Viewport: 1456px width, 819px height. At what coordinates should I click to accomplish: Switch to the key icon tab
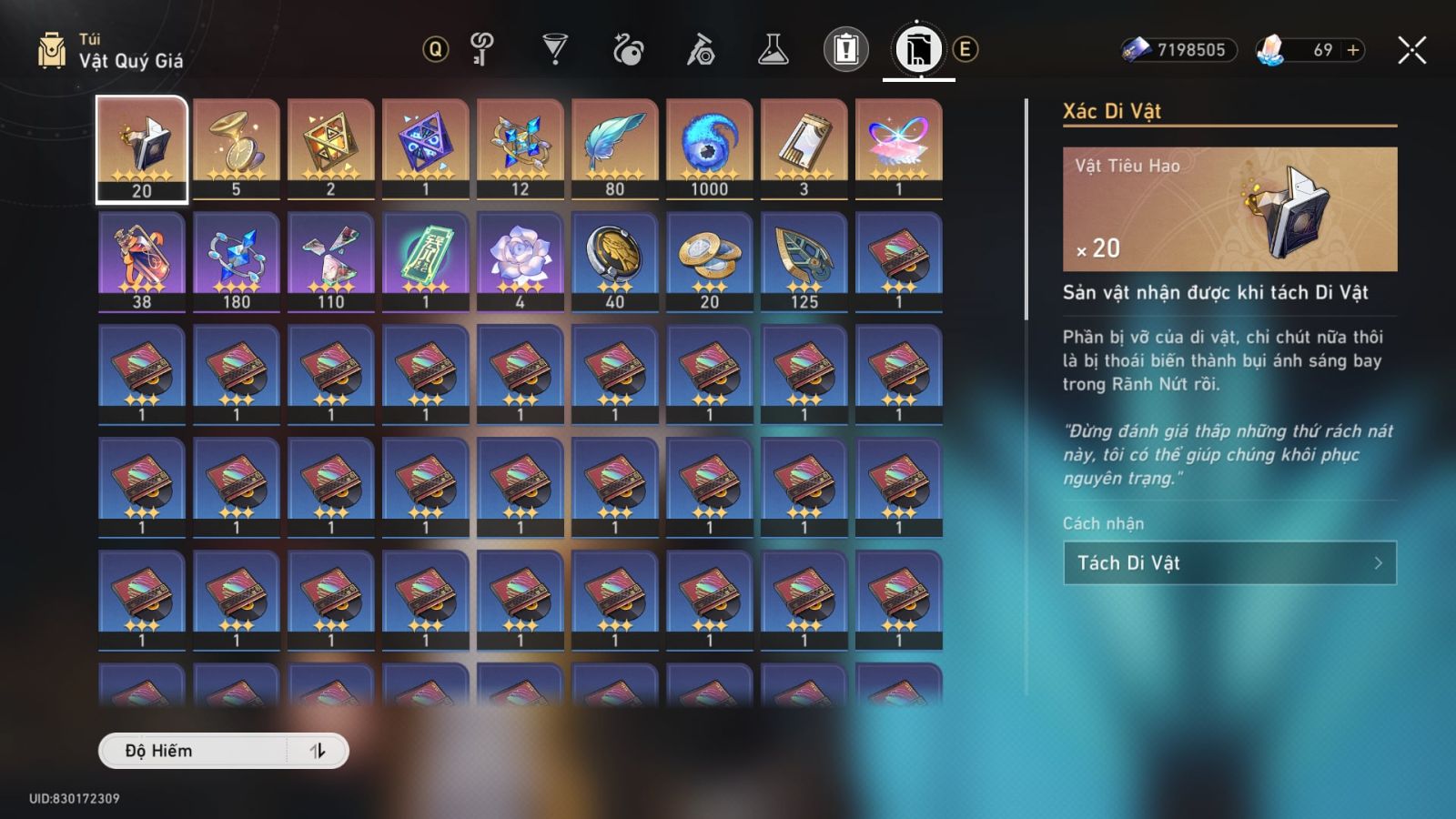[482, 49]
